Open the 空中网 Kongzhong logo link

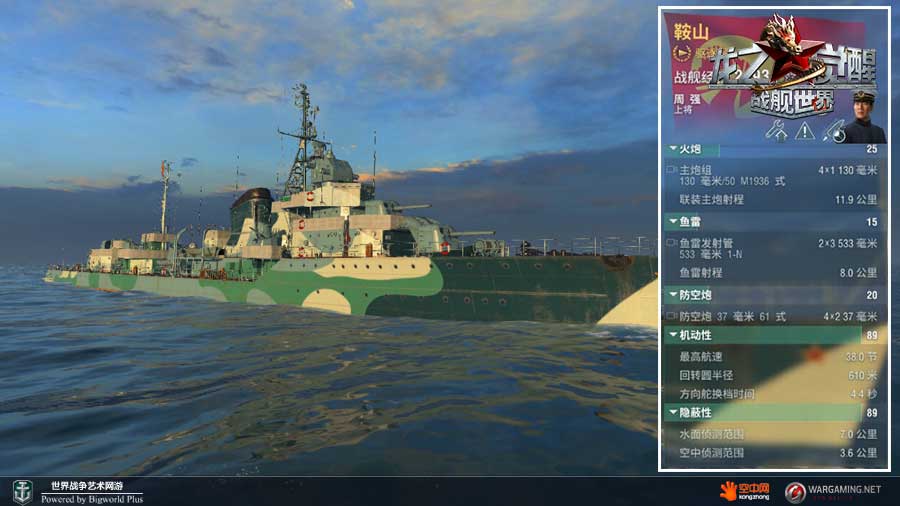(x=745, y=491)
